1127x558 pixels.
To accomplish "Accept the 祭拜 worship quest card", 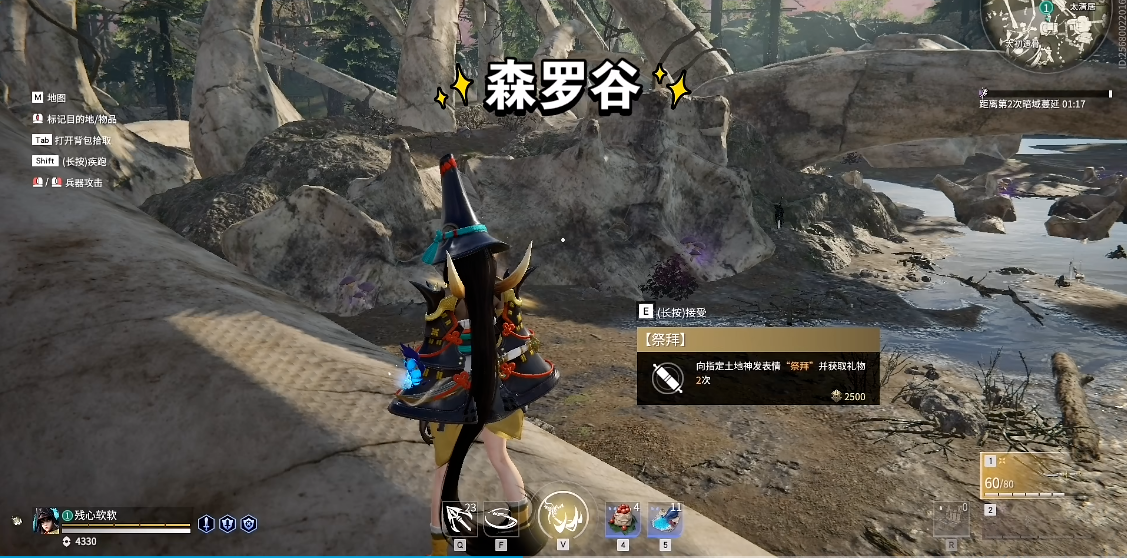I will point(758,368).
